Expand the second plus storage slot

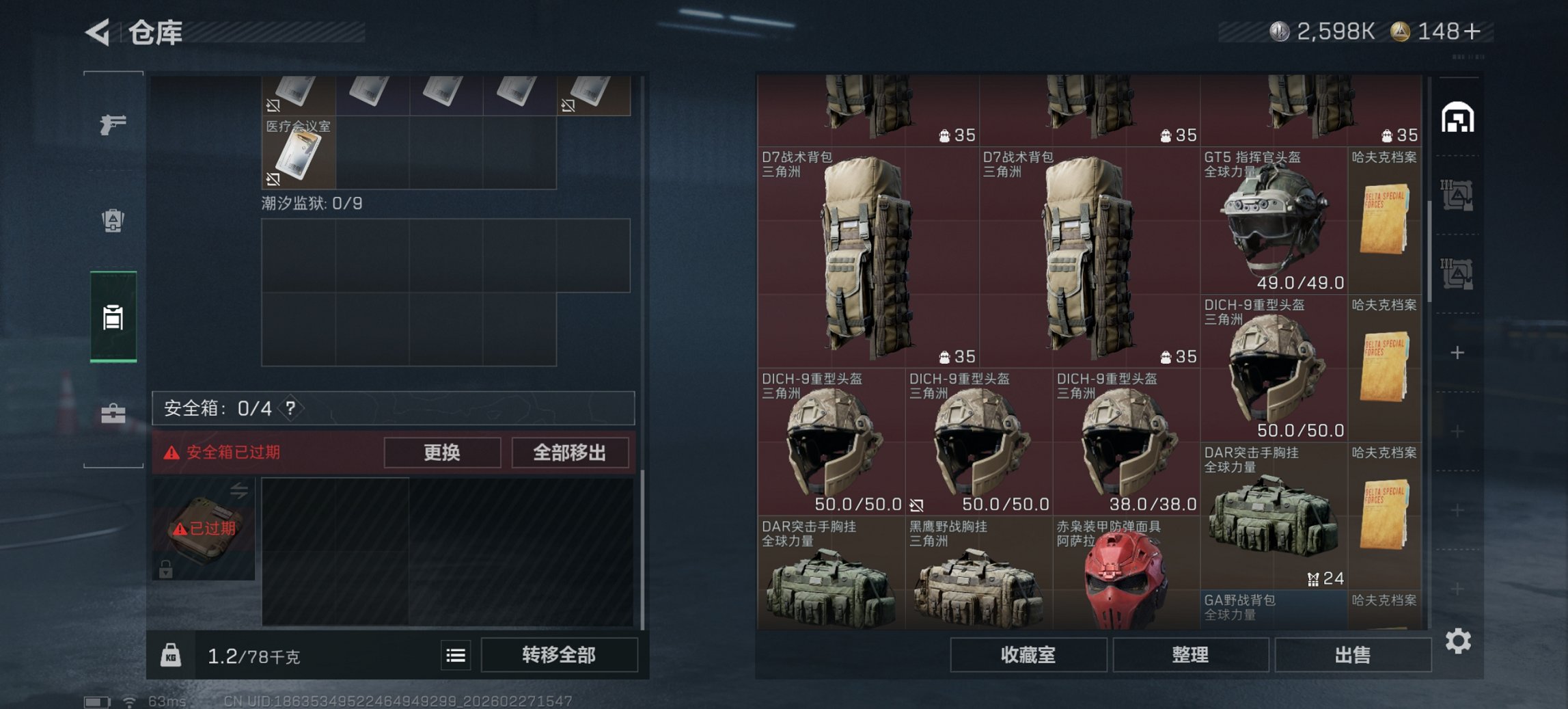pyautogui.click(x=1458, y=430)
